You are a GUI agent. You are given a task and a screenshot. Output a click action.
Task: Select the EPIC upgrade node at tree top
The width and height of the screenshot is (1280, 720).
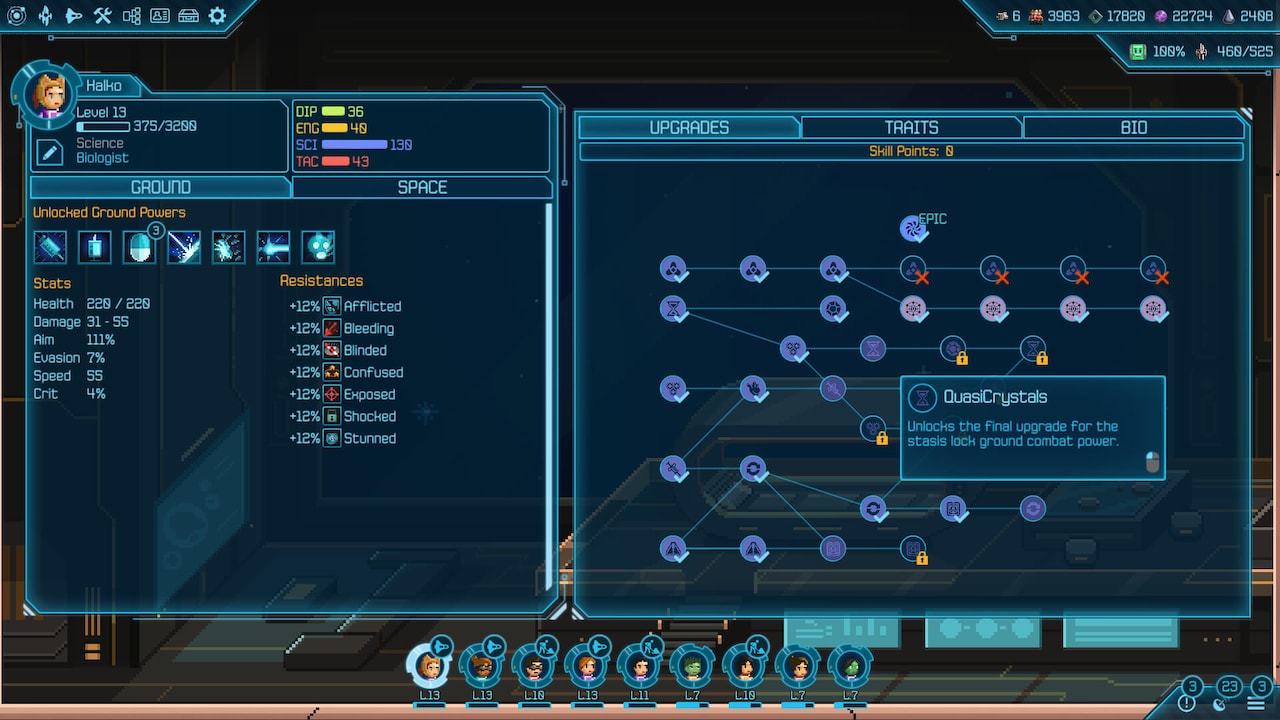point(911,228)
